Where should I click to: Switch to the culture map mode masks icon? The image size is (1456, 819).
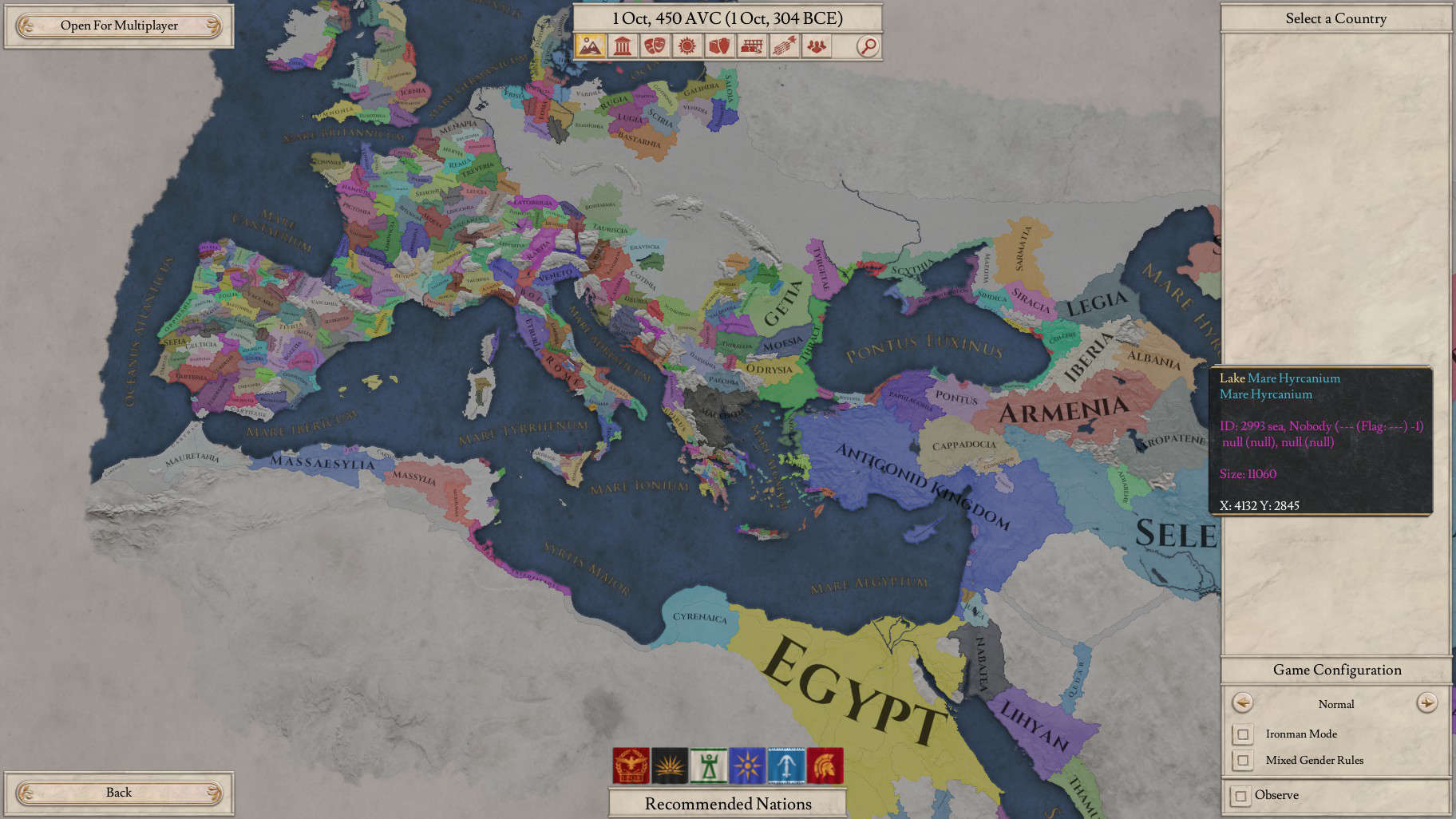pyautogui.click(x=653, y=47)
